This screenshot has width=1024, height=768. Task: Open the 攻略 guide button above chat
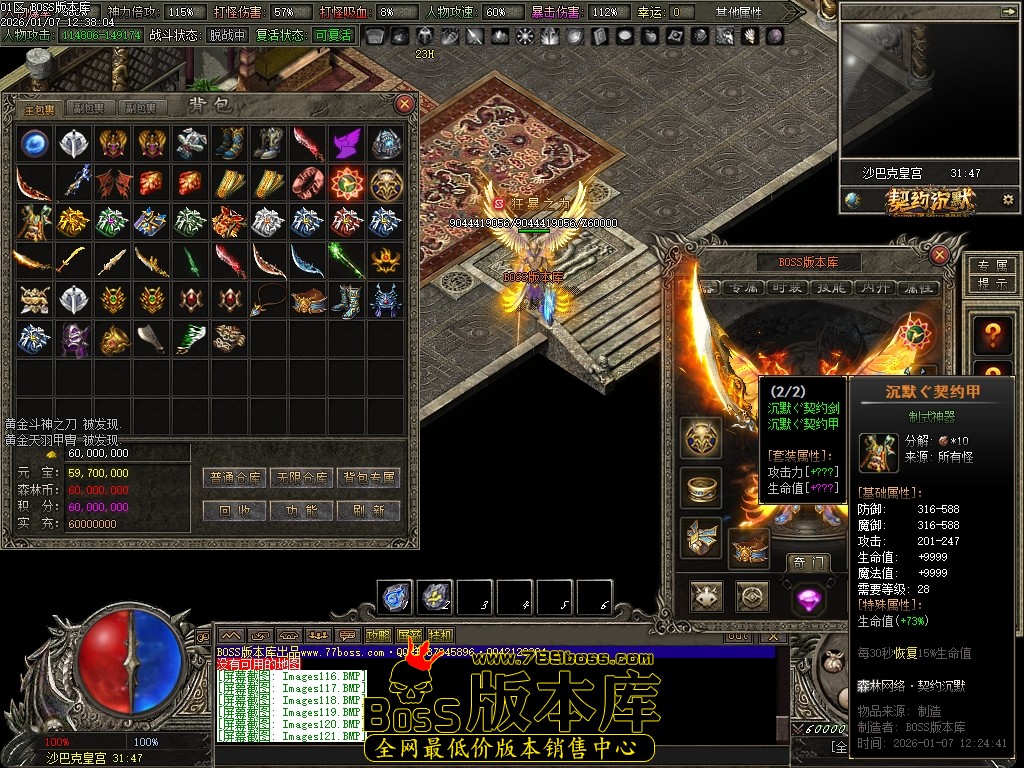pos(379,635)
